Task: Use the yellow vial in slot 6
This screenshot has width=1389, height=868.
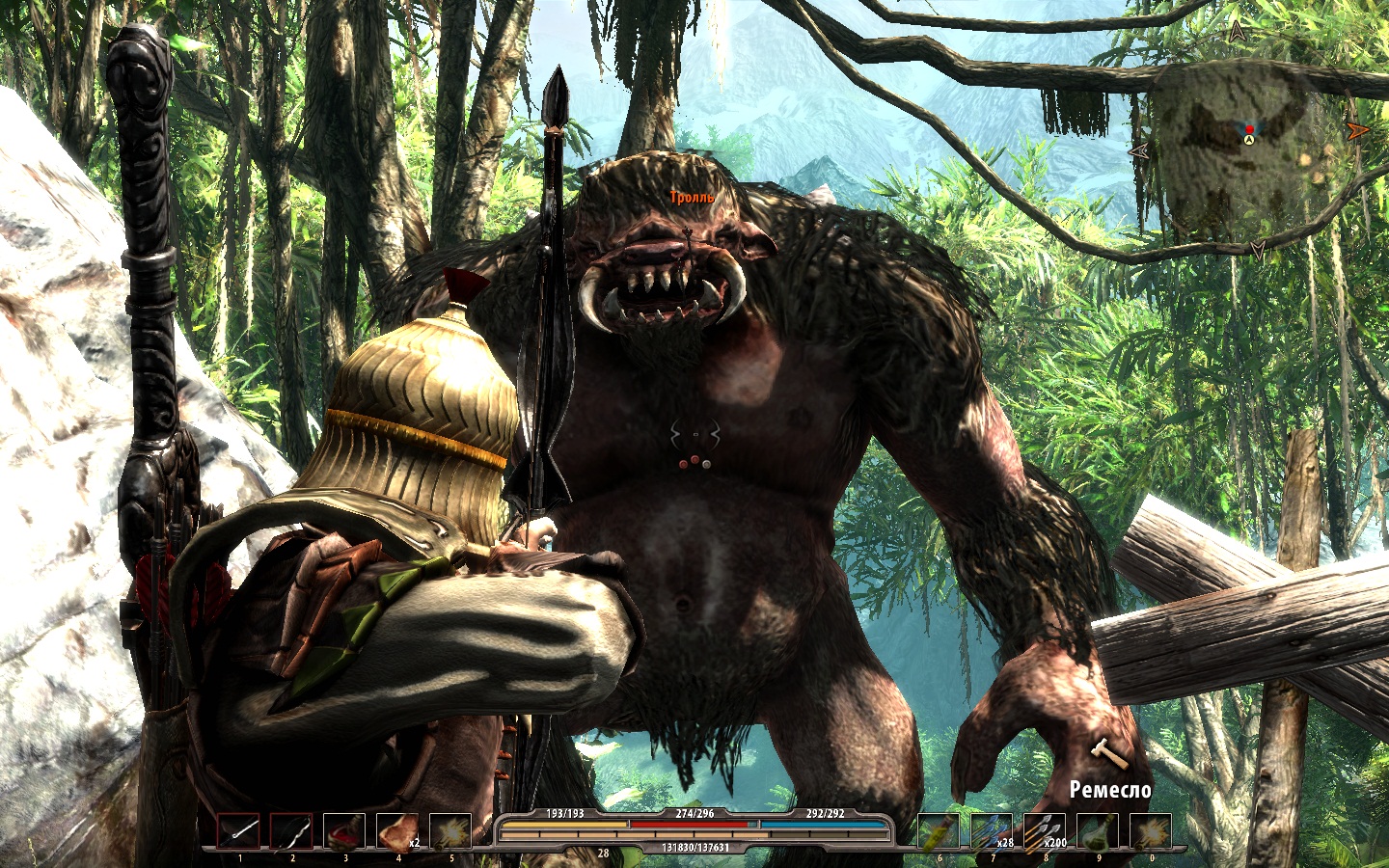Action: (x=939, y=831)
